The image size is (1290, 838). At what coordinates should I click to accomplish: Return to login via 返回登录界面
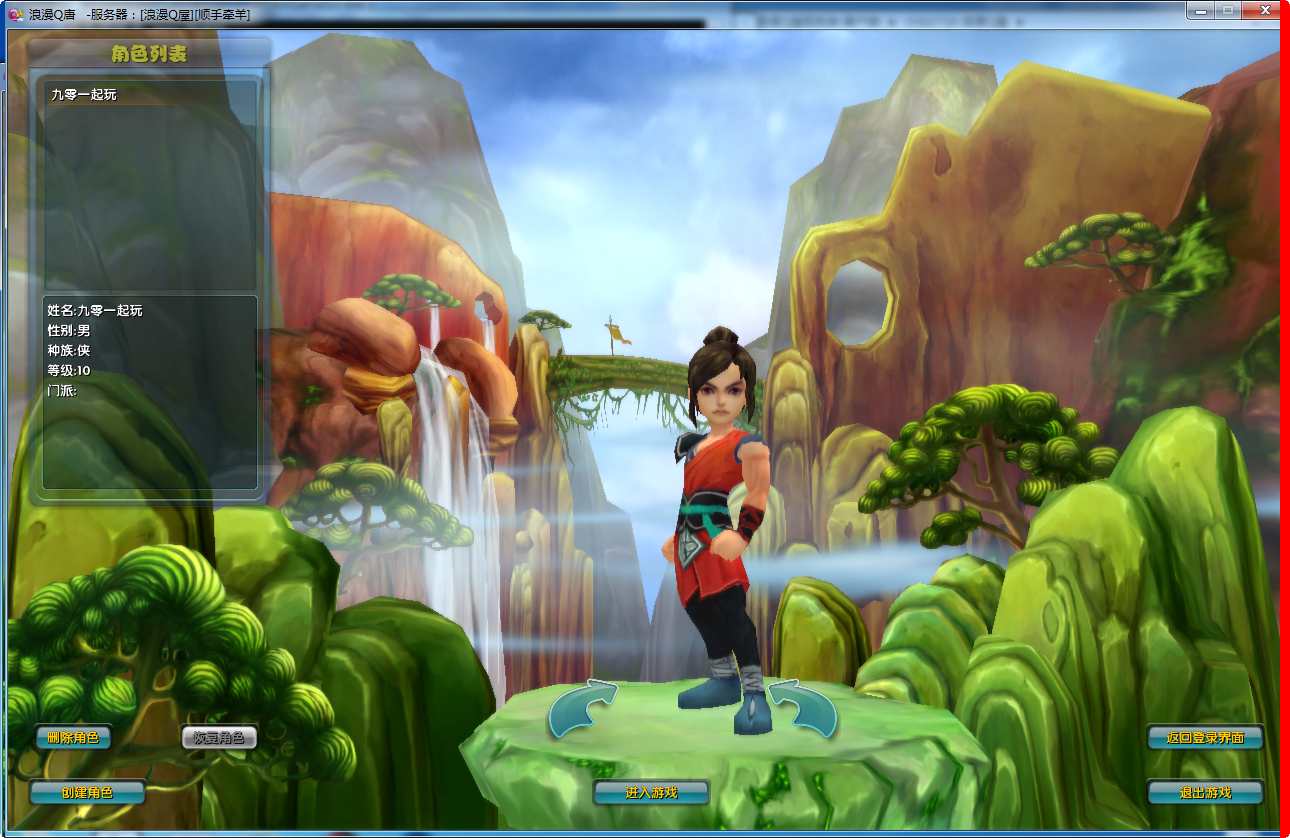coord(1205,738)
